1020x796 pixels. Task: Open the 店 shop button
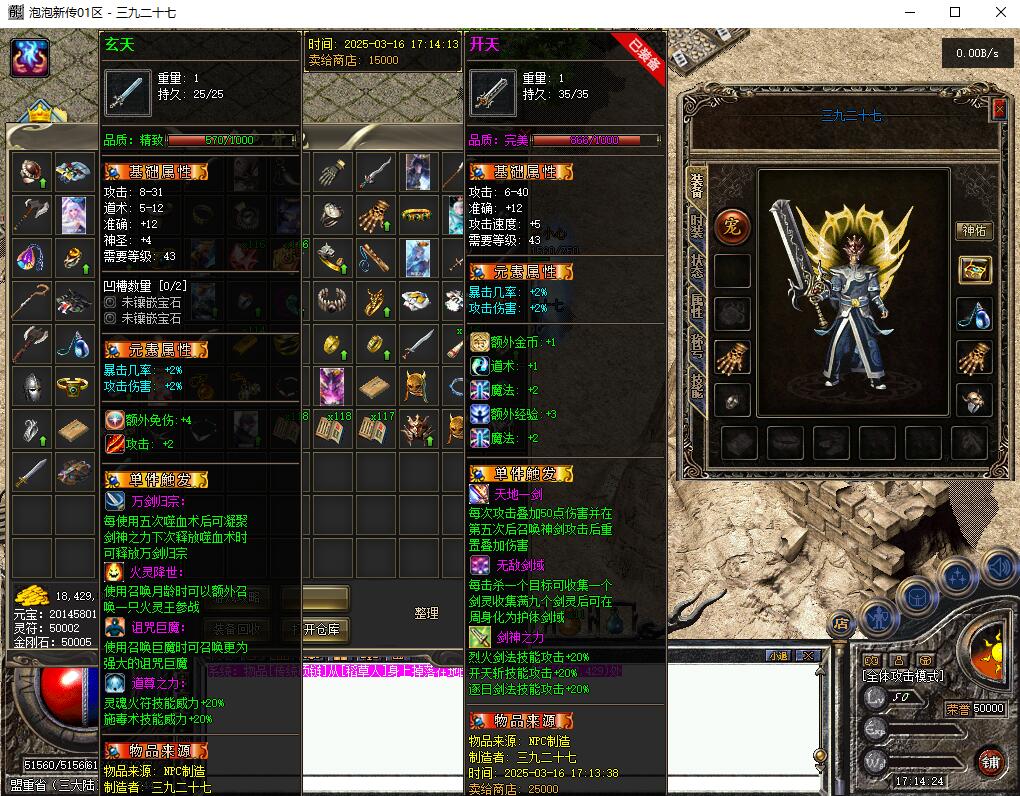click(843, 624)
